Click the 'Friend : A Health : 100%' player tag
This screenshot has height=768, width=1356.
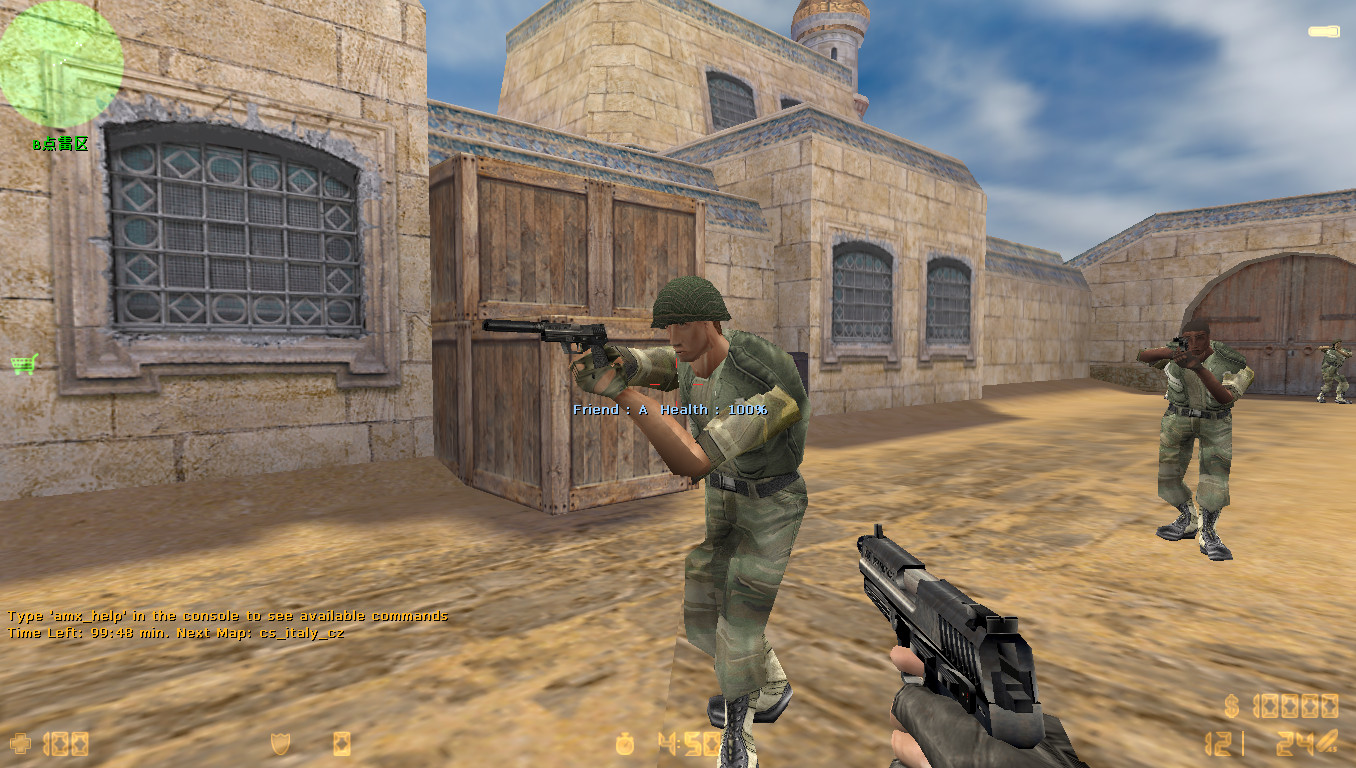coord(670,408)
